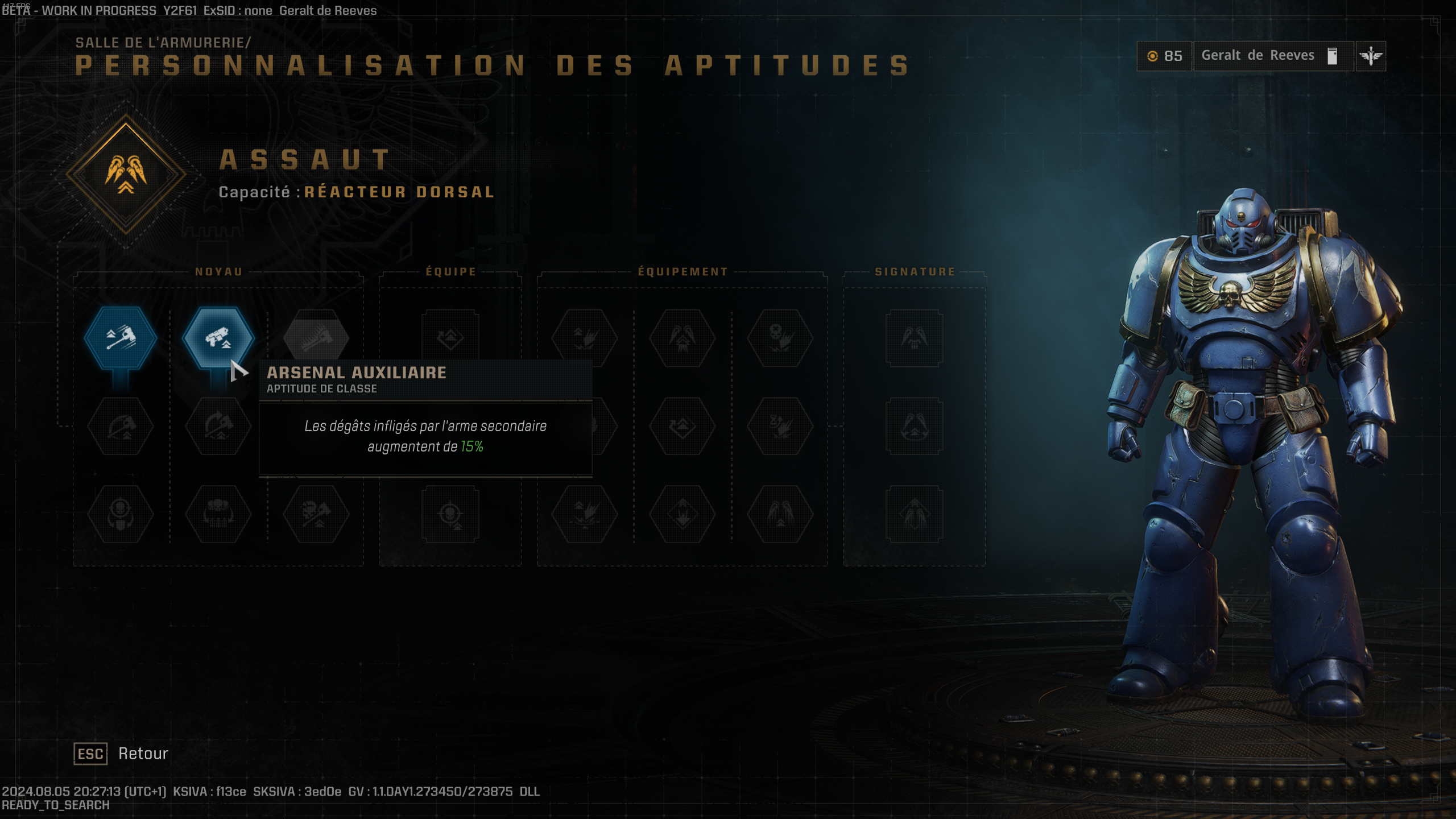
Task: Select the jump pack perk in Signature column
Action: (916, 337)
